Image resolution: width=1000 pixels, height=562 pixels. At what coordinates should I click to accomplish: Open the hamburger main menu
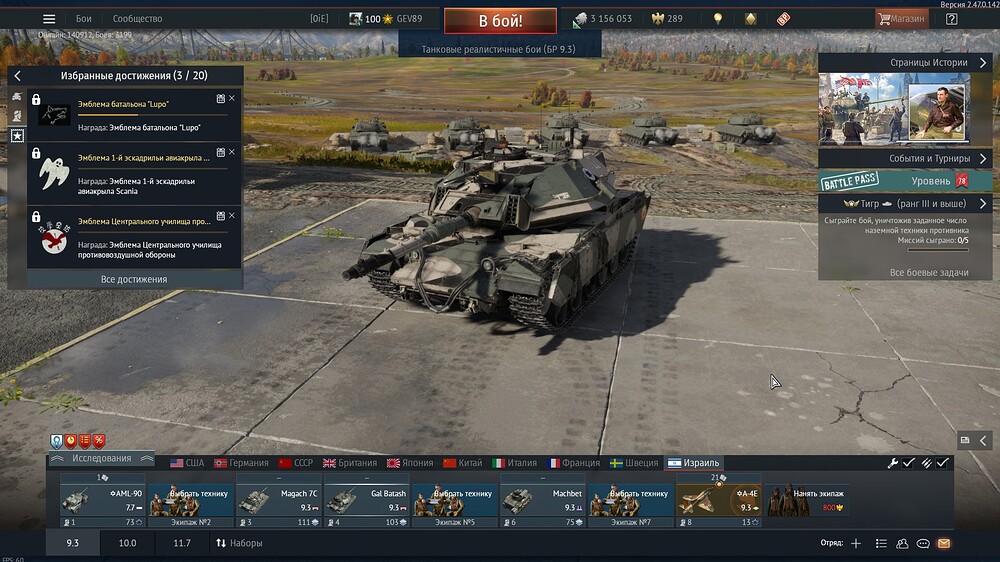(49, 19)
